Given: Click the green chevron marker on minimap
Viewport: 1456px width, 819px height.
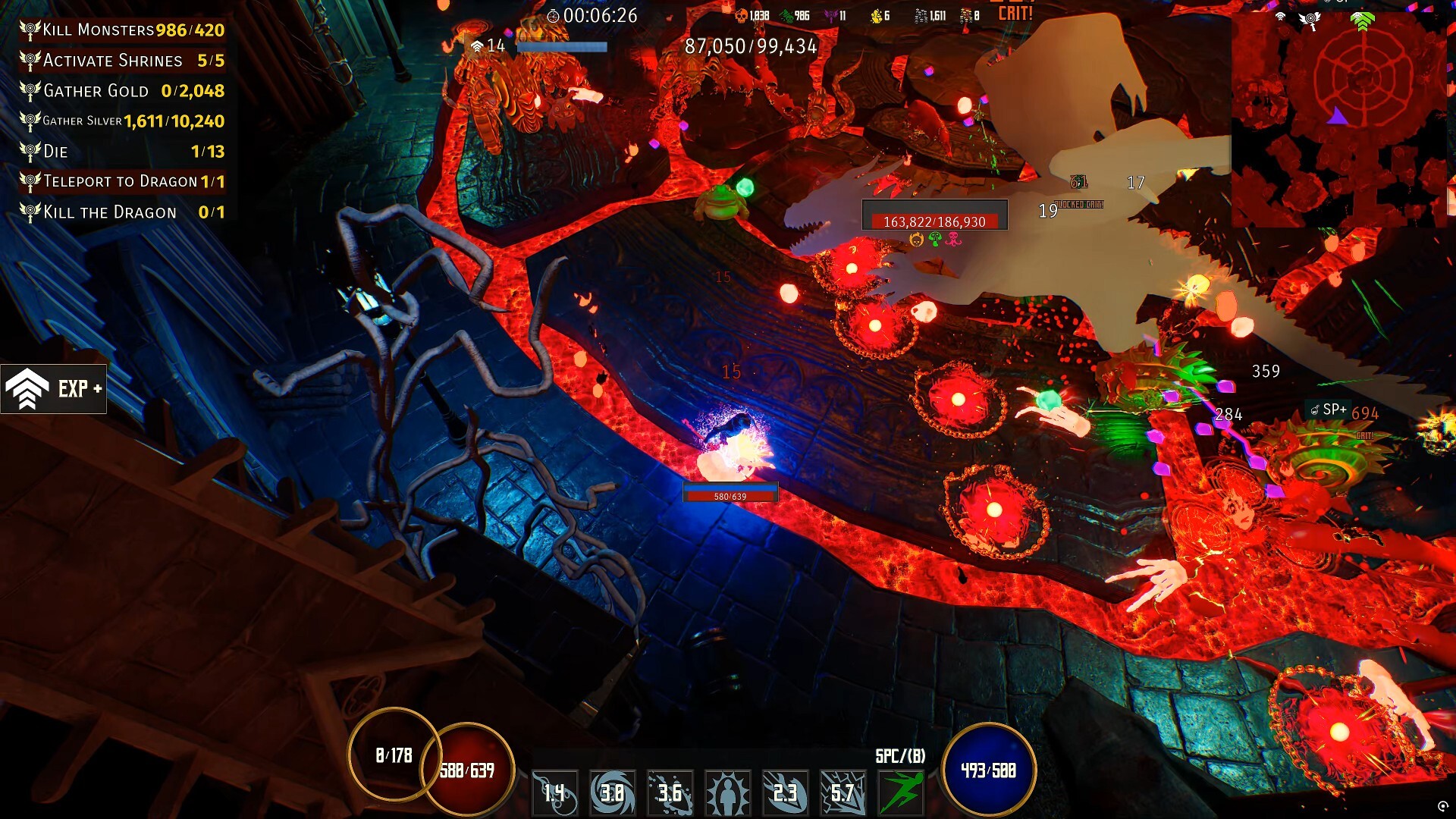Looking at the screenshot, I should (x=1362, y=21).
